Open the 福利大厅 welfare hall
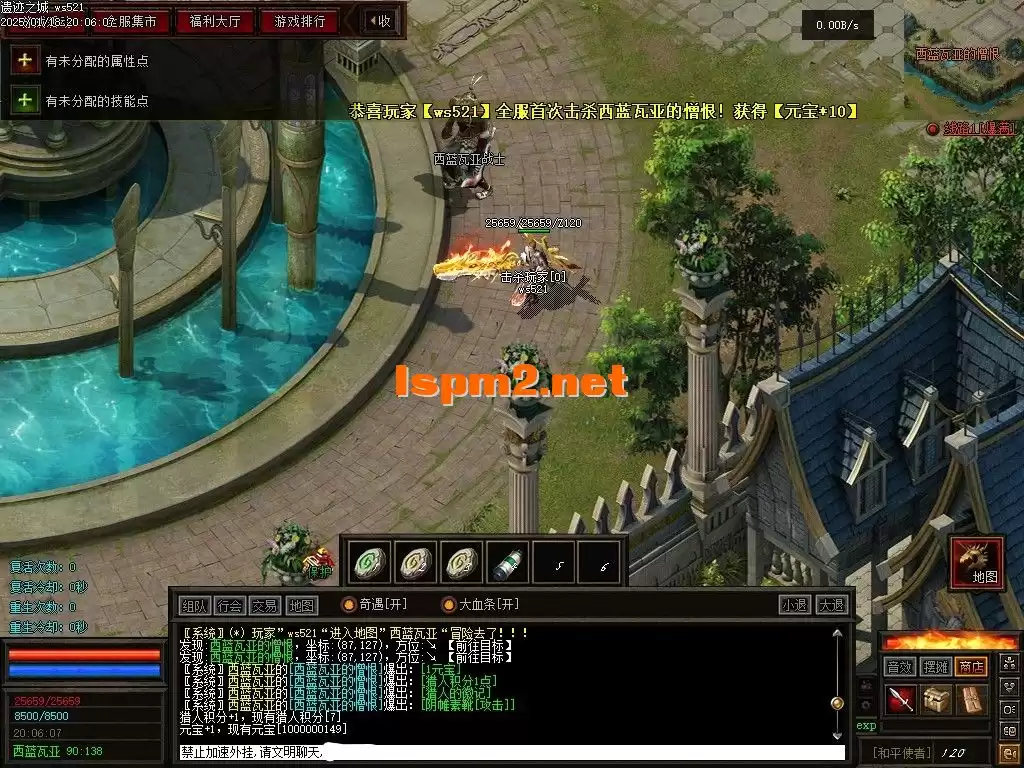The height and width of the screenshot is (768, 1024). (x=213, y=21)
